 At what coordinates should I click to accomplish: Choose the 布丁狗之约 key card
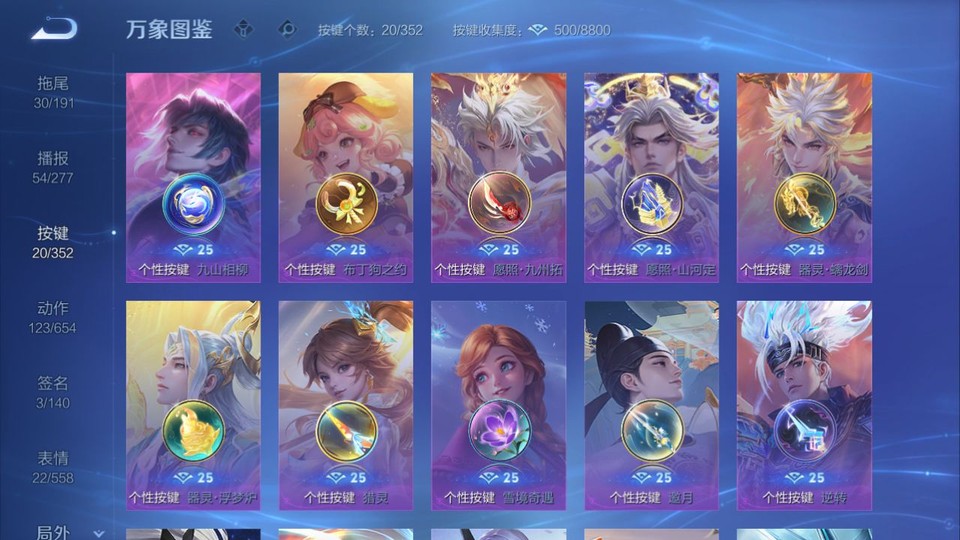tap(346, 177)
